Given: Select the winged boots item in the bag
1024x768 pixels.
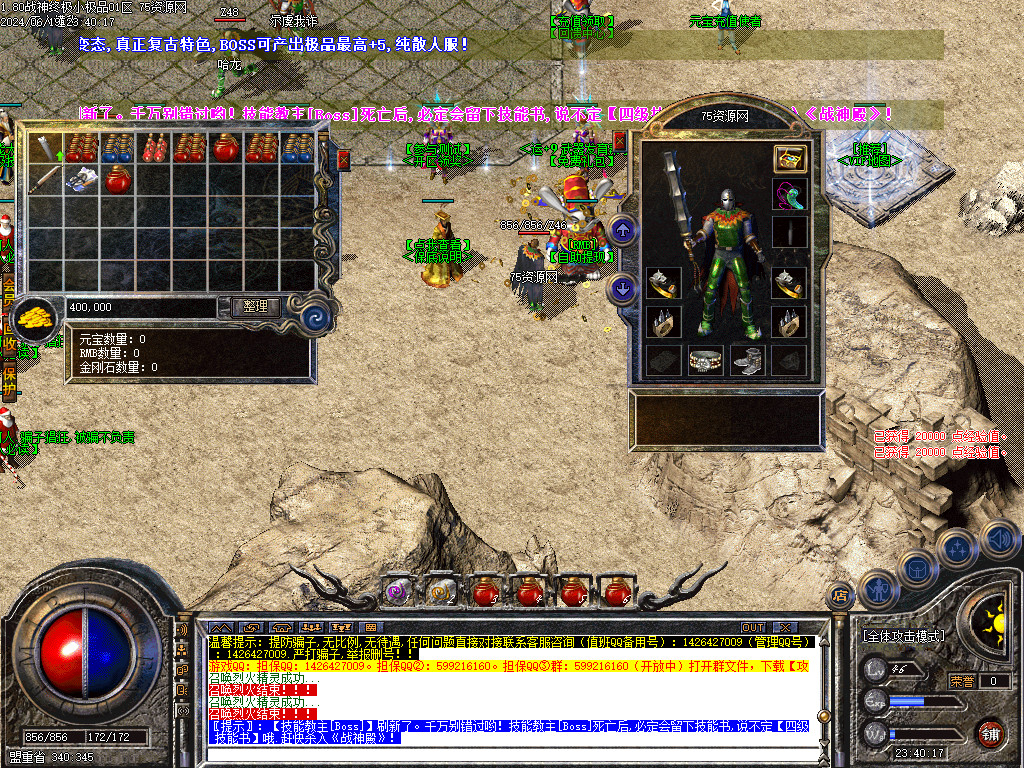Looking at the screenshot, I should [x=82, y=181].
